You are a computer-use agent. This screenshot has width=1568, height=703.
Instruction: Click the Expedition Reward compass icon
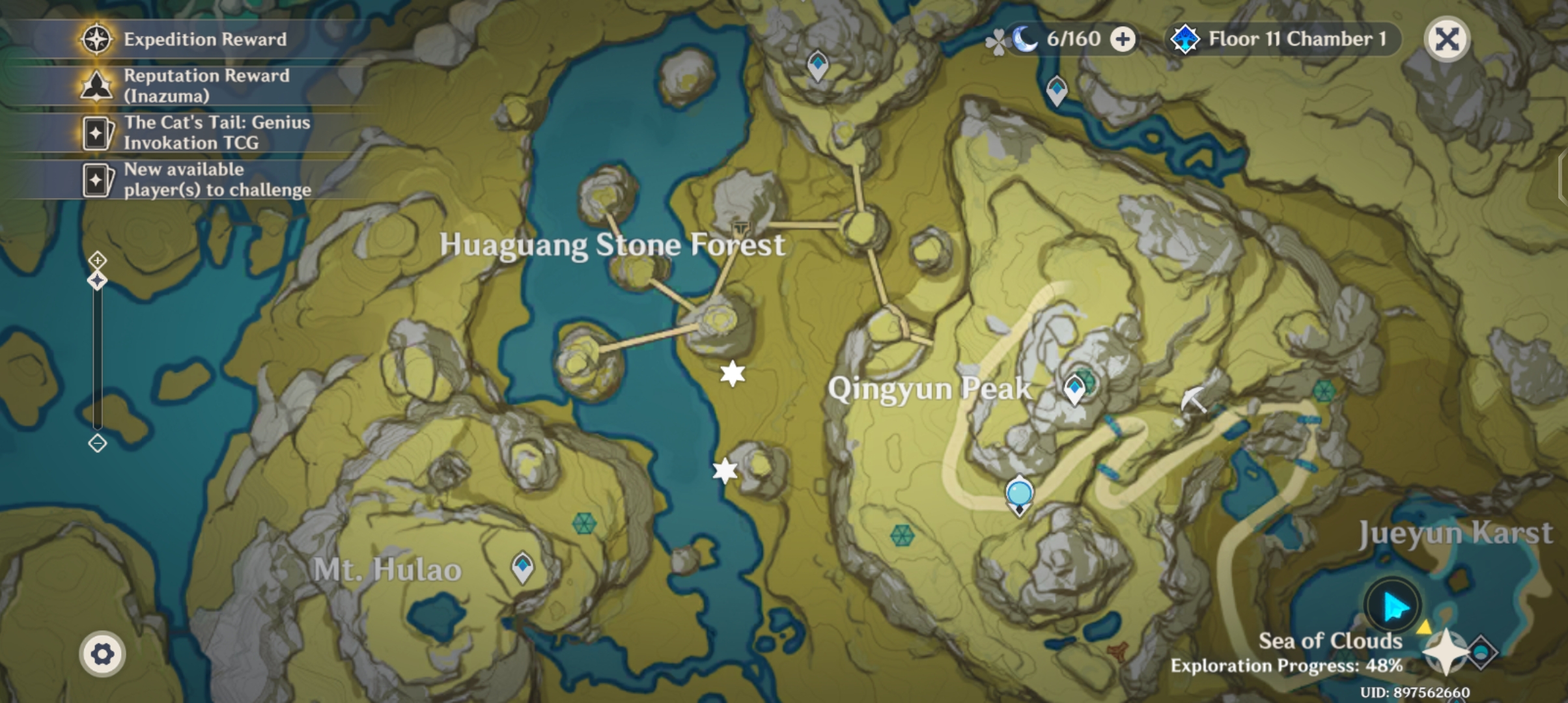96,39
